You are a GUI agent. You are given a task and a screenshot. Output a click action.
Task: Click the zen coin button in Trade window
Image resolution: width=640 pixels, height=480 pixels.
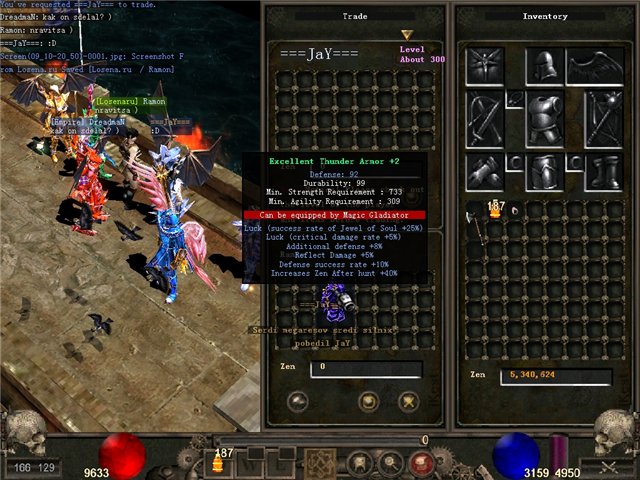pyautogui.click(x=297, y=402)
